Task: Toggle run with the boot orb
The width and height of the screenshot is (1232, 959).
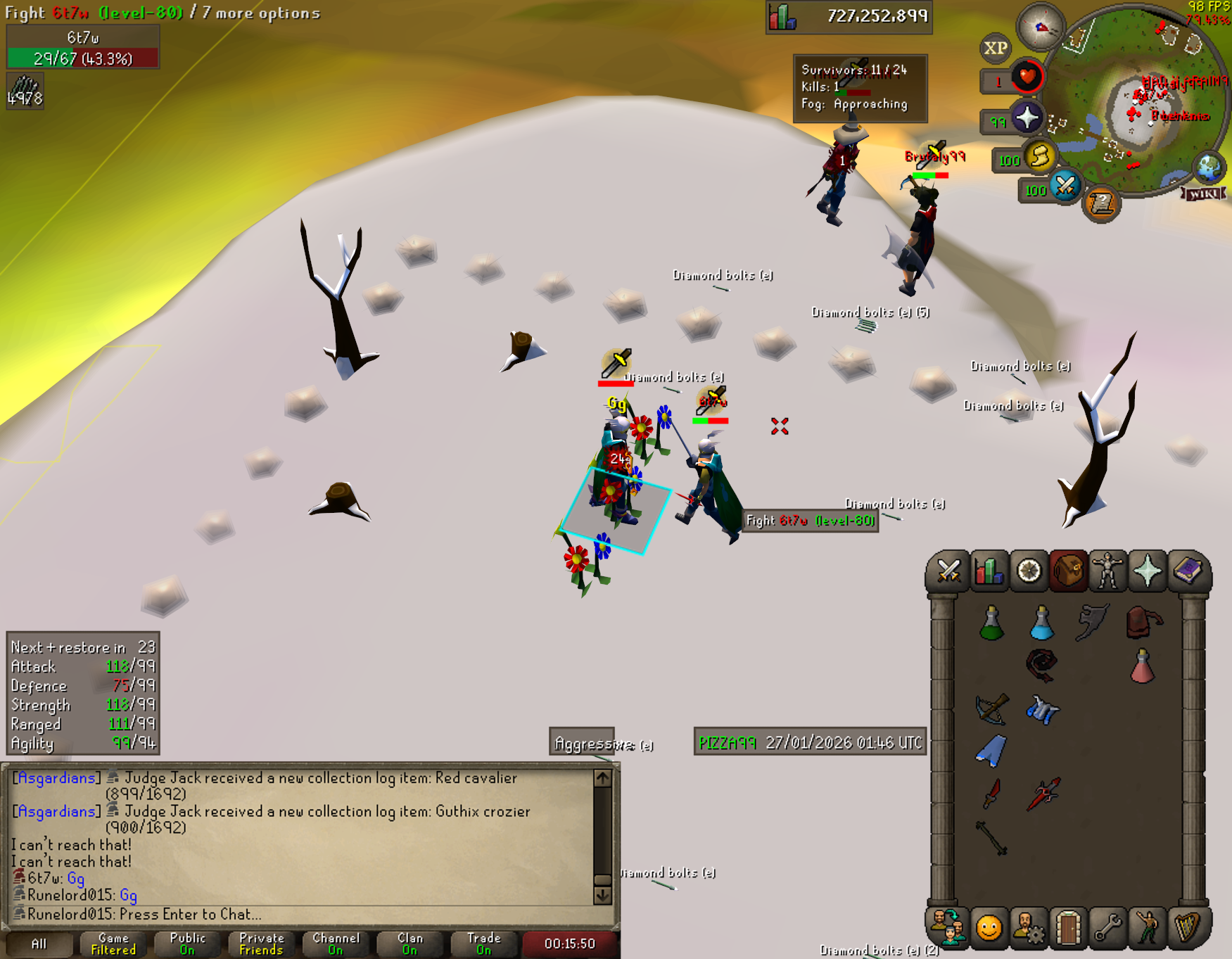Action: tap(1040, 156)
